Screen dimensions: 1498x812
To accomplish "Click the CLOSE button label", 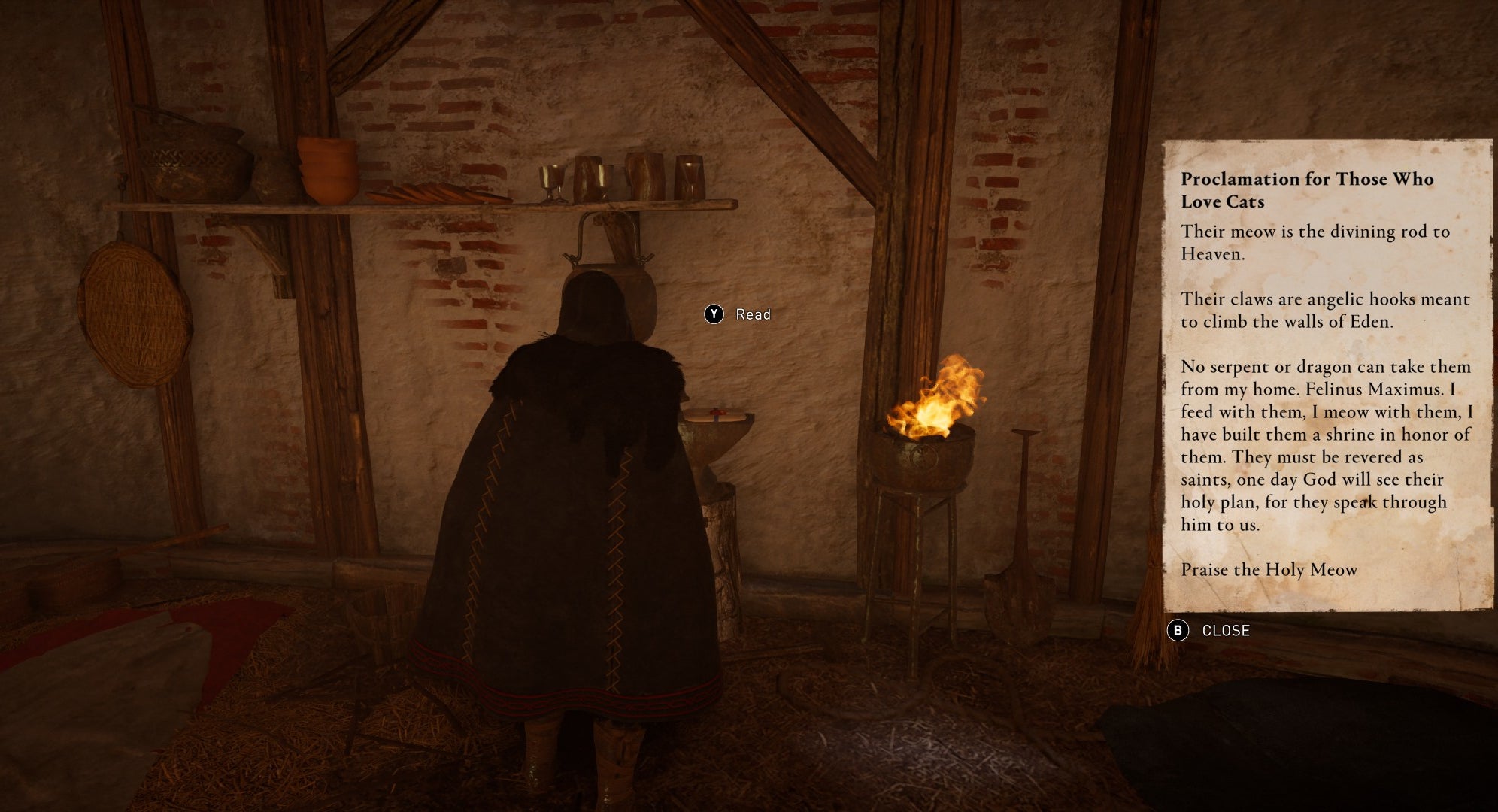I will point(1227,632).
